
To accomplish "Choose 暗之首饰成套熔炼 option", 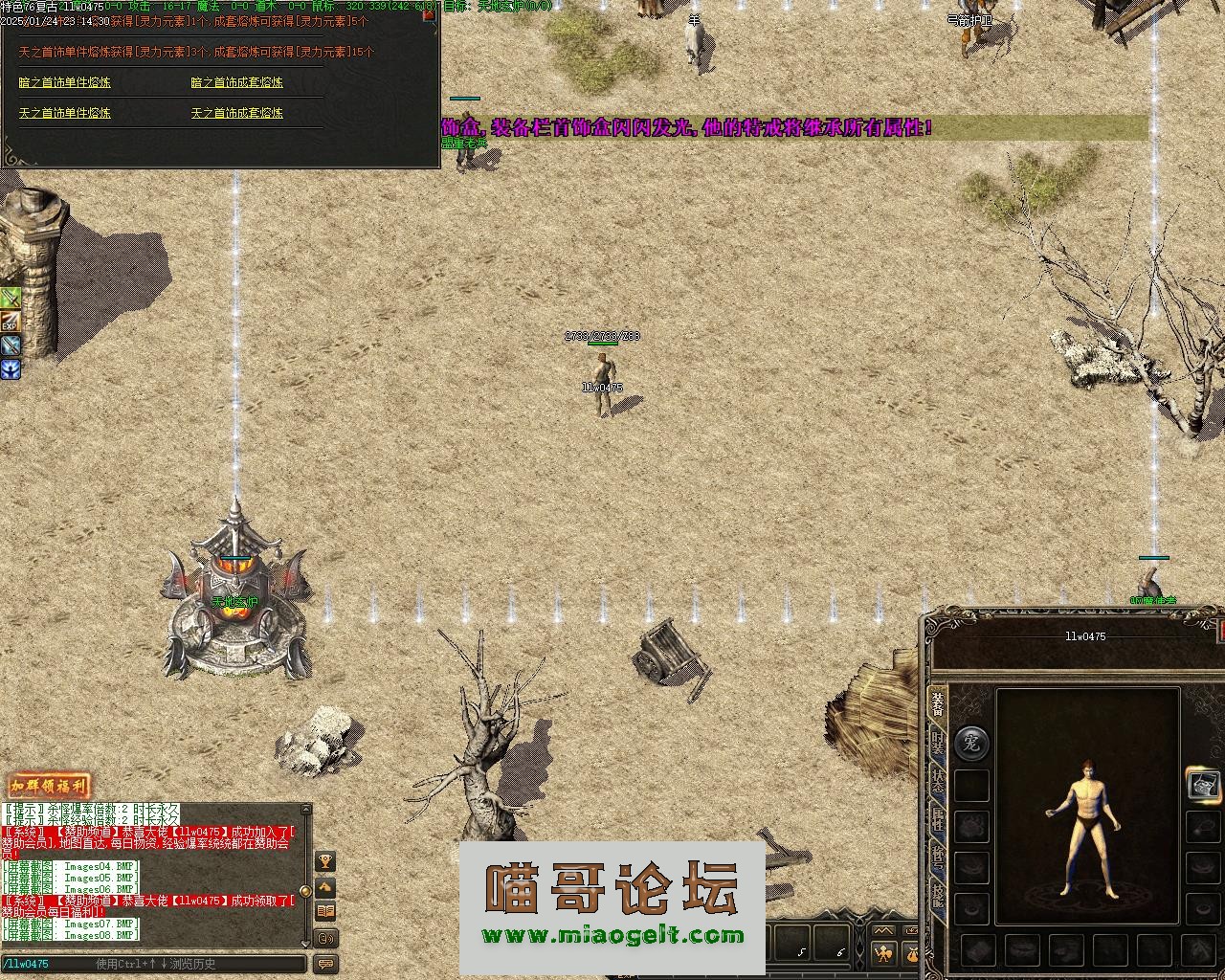I will click(236, 82).
